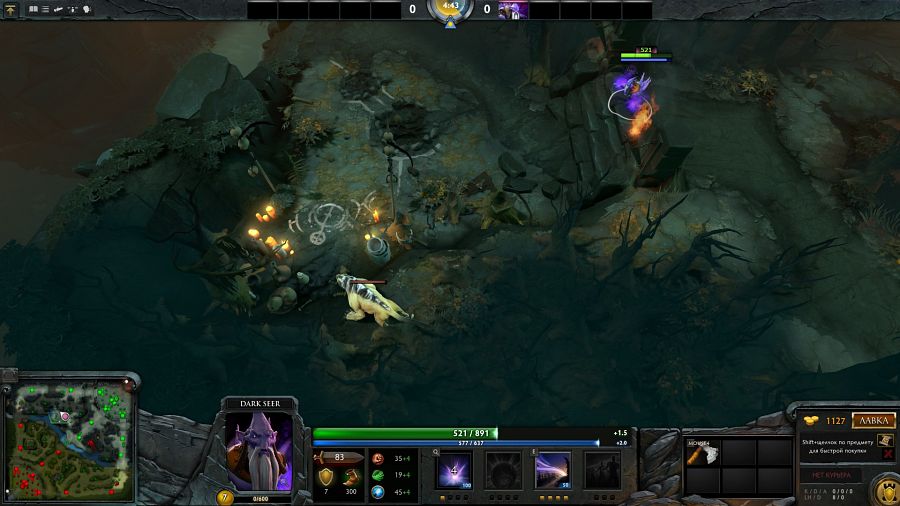Image resolution: width=900 pixels, height=506 pixels.
Task: Open the shop with the ЛАВКА button
Action: click(875, 421)
